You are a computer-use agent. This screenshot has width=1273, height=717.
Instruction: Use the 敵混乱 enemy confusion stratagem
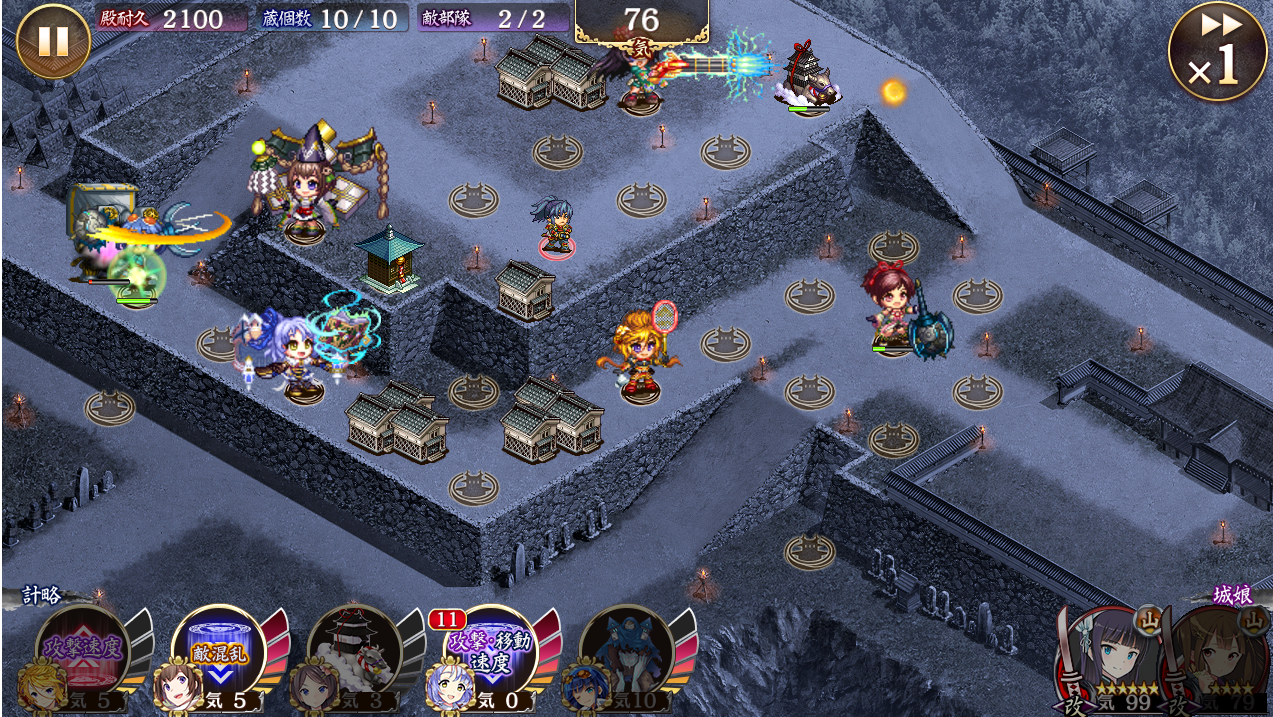coord(218,650)
